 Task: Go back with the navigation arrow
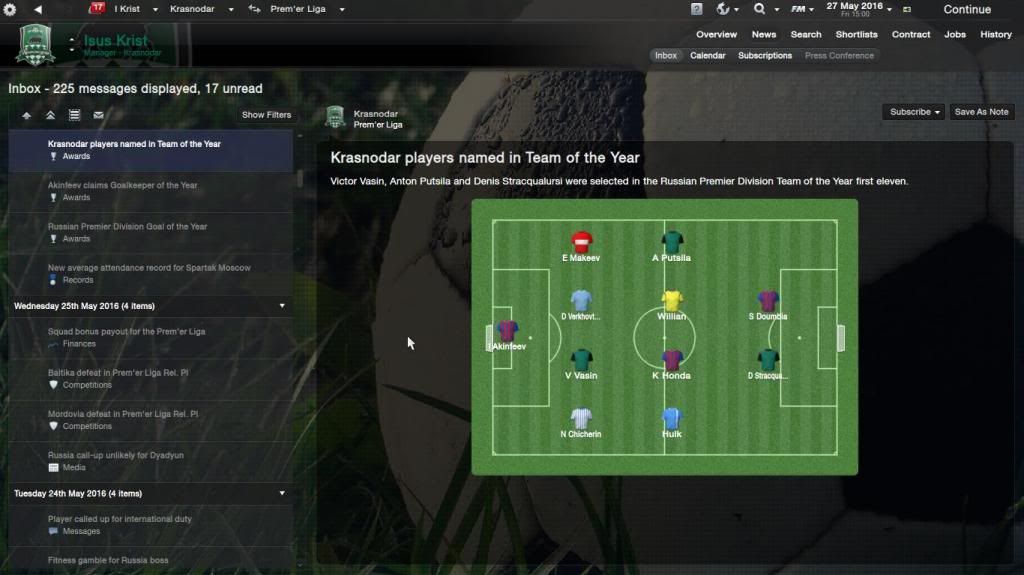pos(38,9)
